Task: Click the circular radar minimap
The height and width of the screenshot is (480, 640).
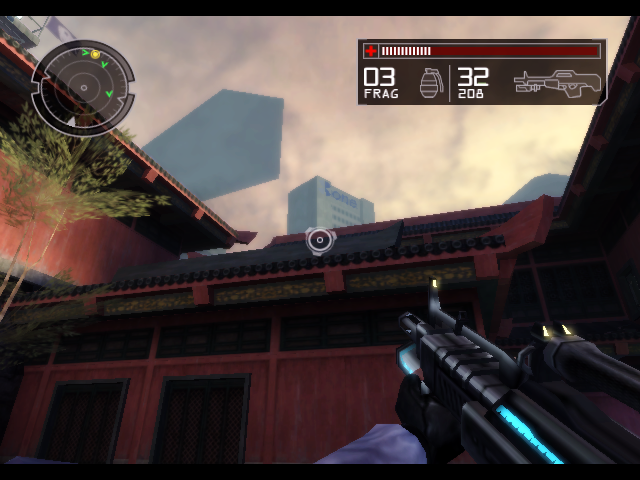Action: point(82,87)
